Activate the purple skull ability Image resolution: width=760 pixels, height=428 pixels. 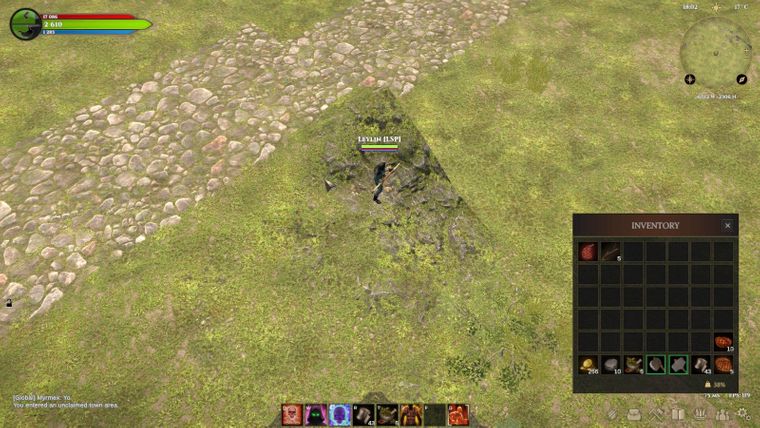[x=339, y=415]
